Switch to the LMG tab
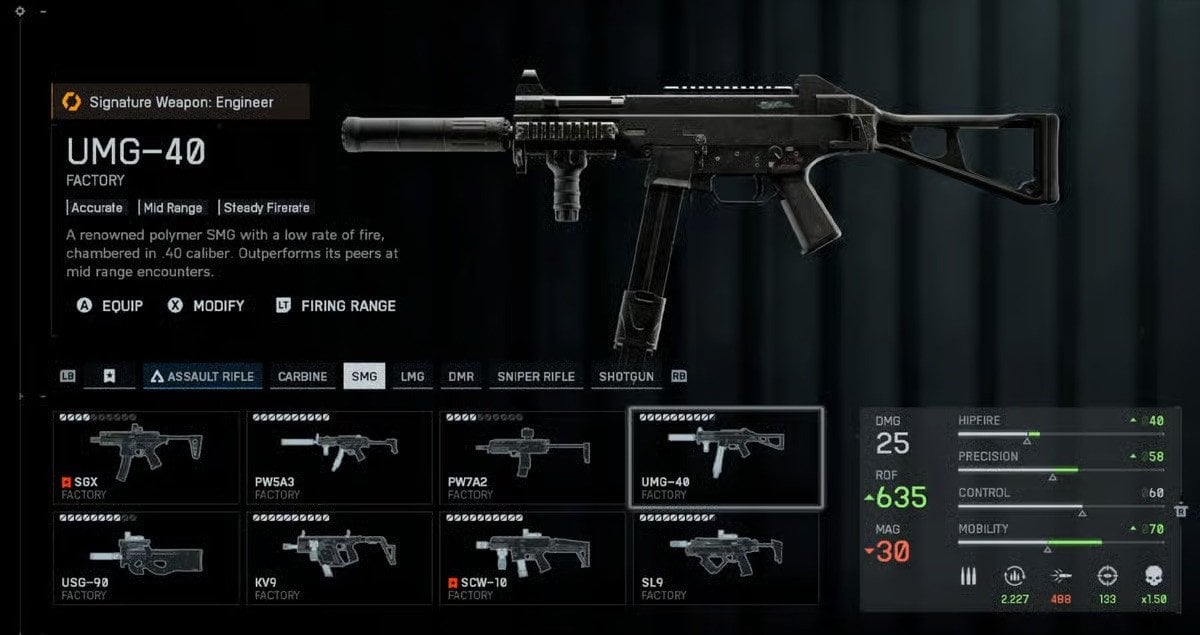 point(412,376)
